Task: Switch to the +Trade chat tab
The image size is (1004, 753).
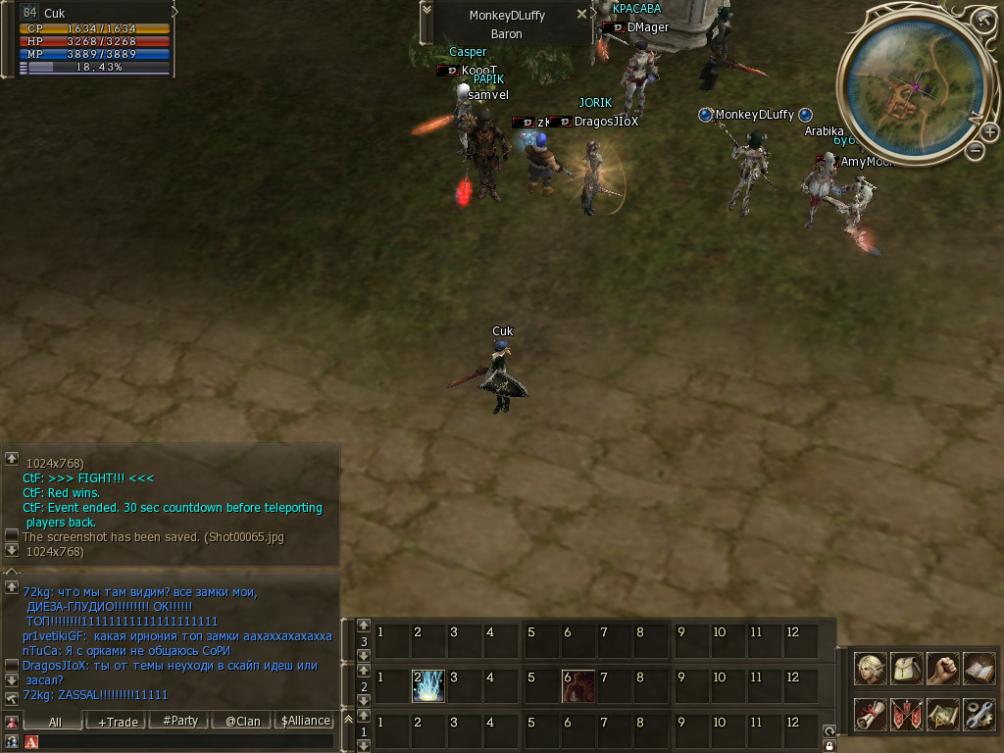Action: [x=115, y=721]
